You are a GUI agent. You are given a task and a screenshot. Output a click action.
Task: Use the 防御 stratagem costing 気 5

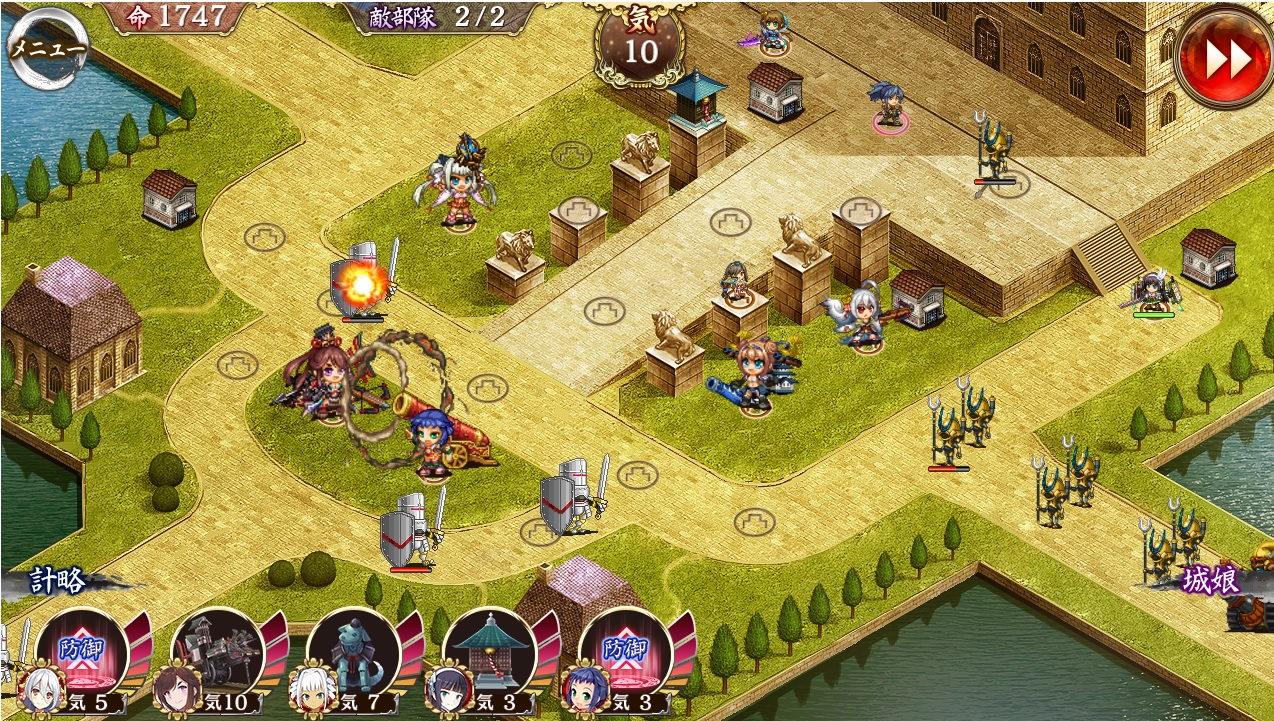82,652
